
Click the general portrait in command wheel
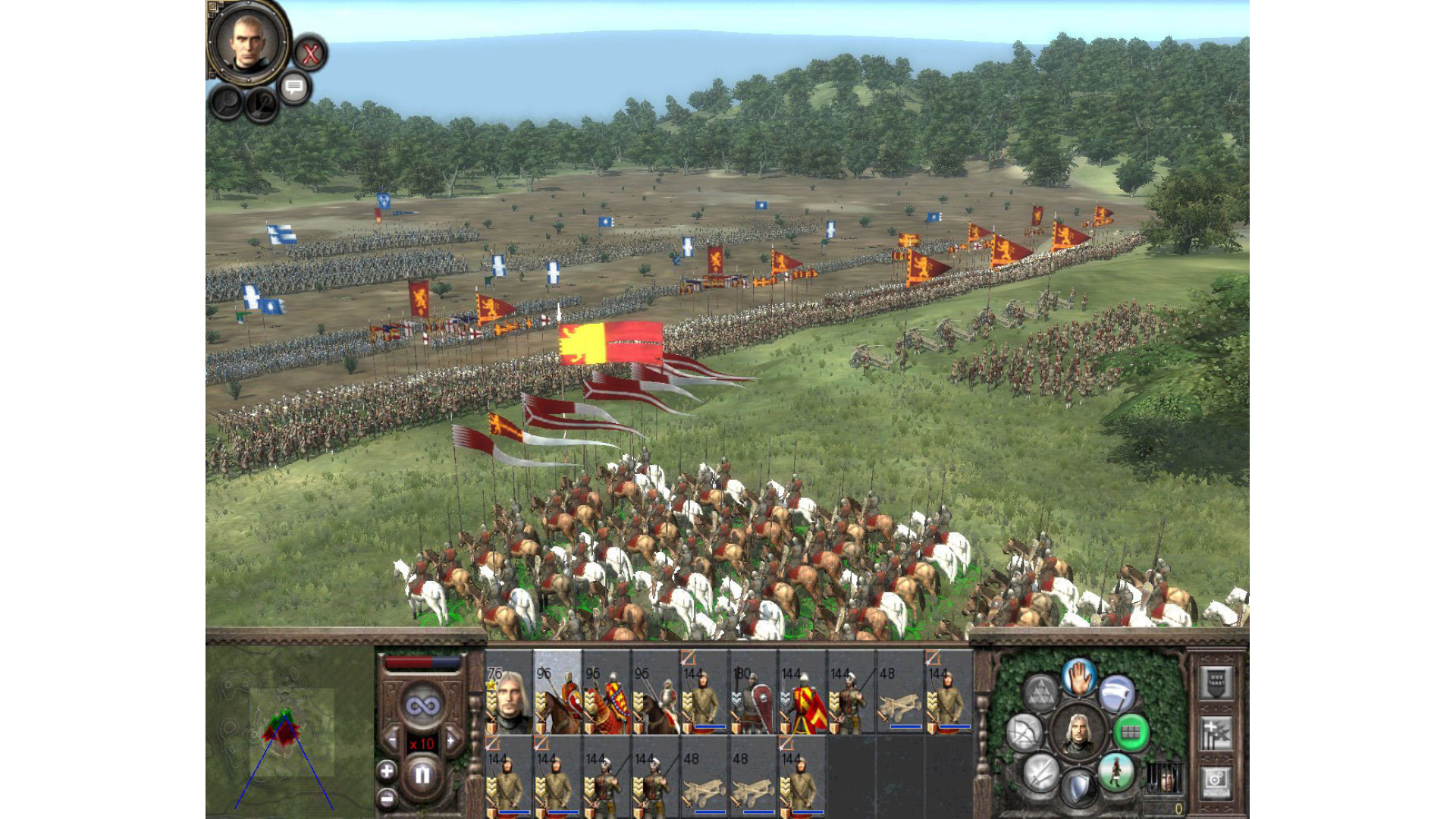[x=1078, y=733]
